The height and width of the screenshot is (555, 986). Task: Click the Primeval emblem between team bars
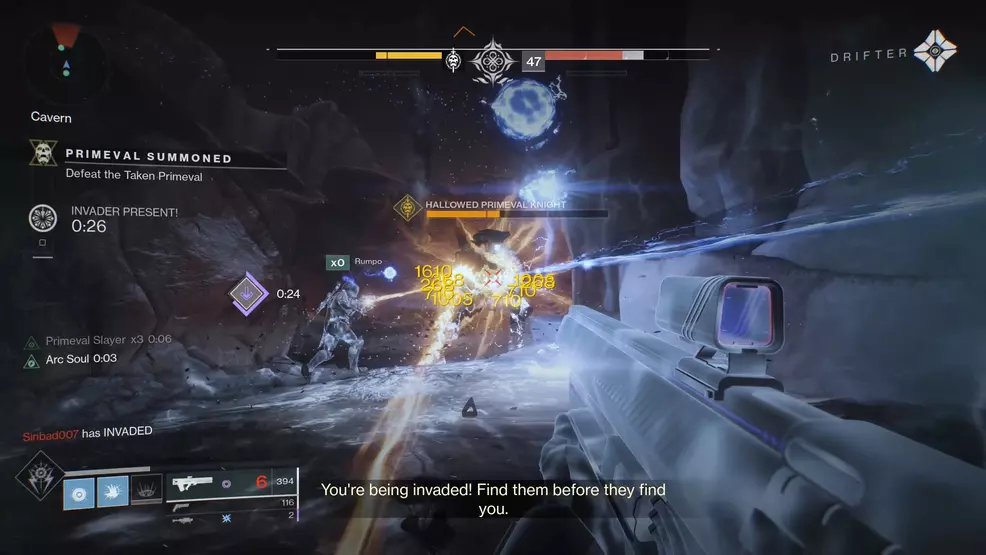point(492,61)
